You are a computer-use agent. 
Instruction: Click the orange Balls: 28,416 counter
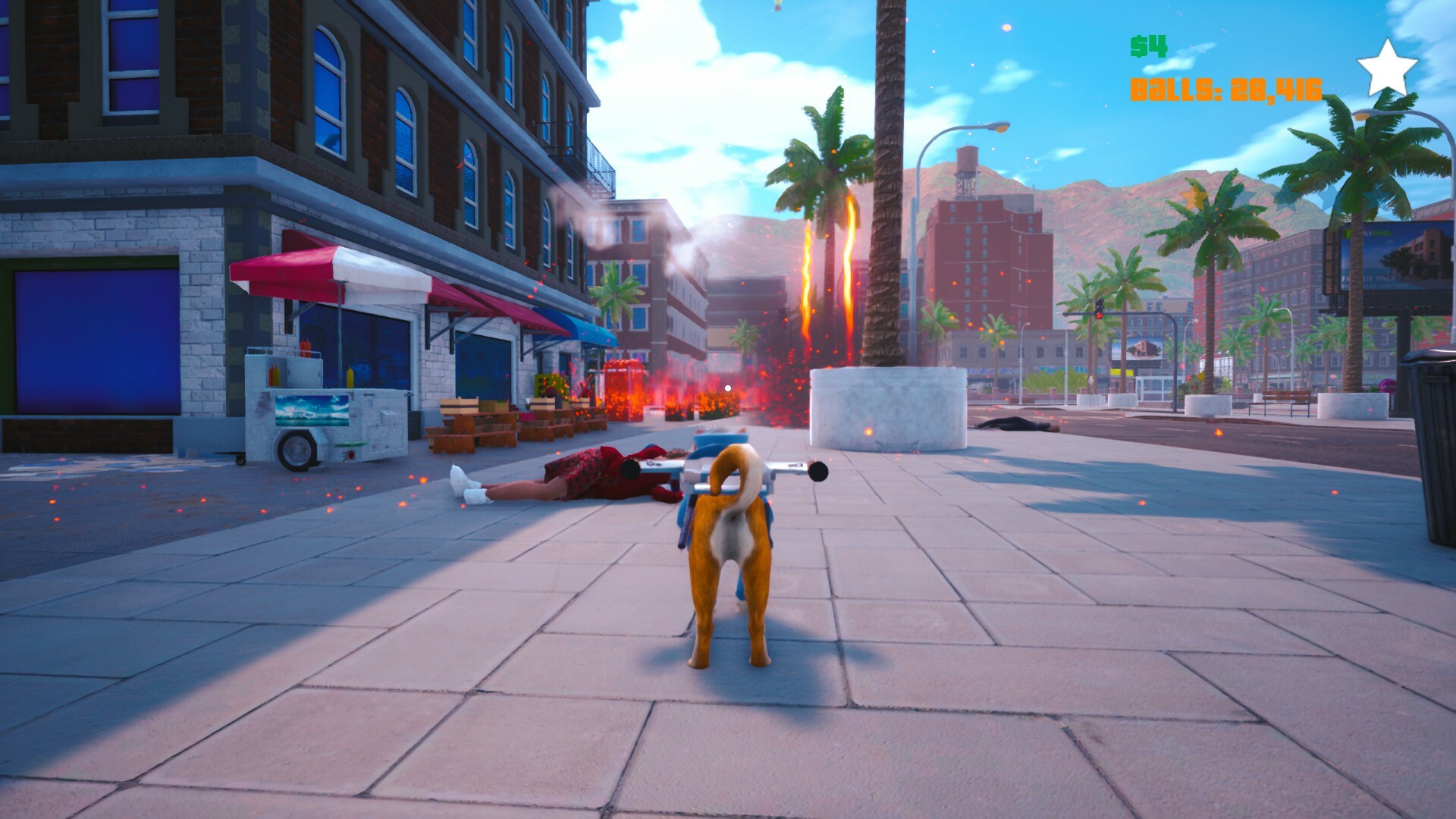(1225, 89)
